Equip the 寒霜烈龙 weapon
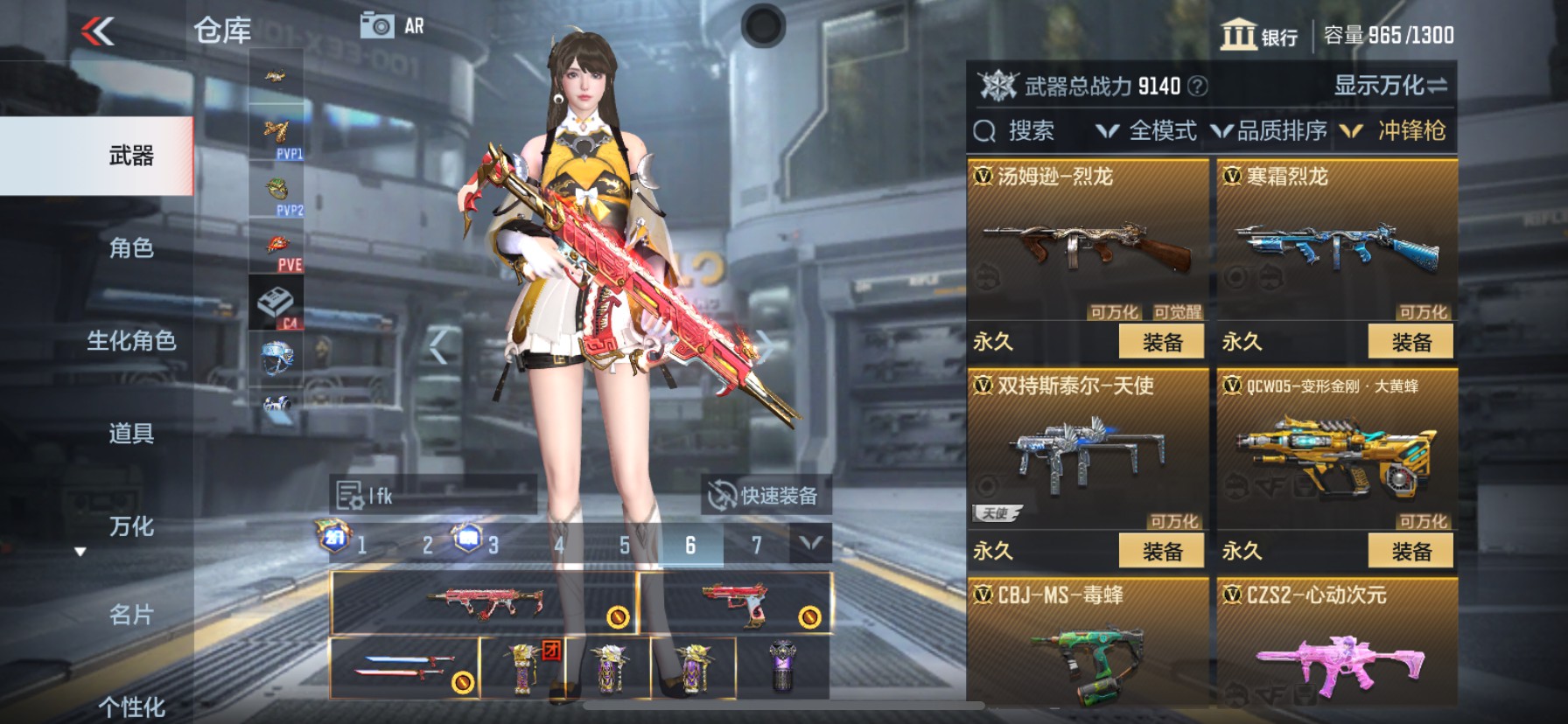 pos(1409,341)
